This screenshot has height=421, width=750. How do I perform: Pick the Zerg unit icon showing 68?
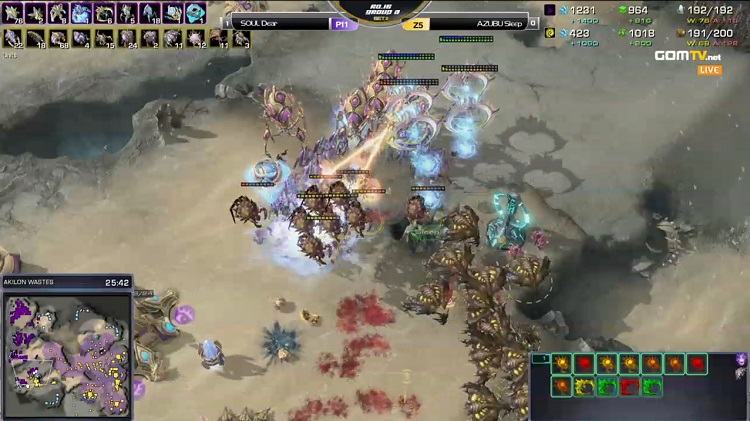[57, 39]
